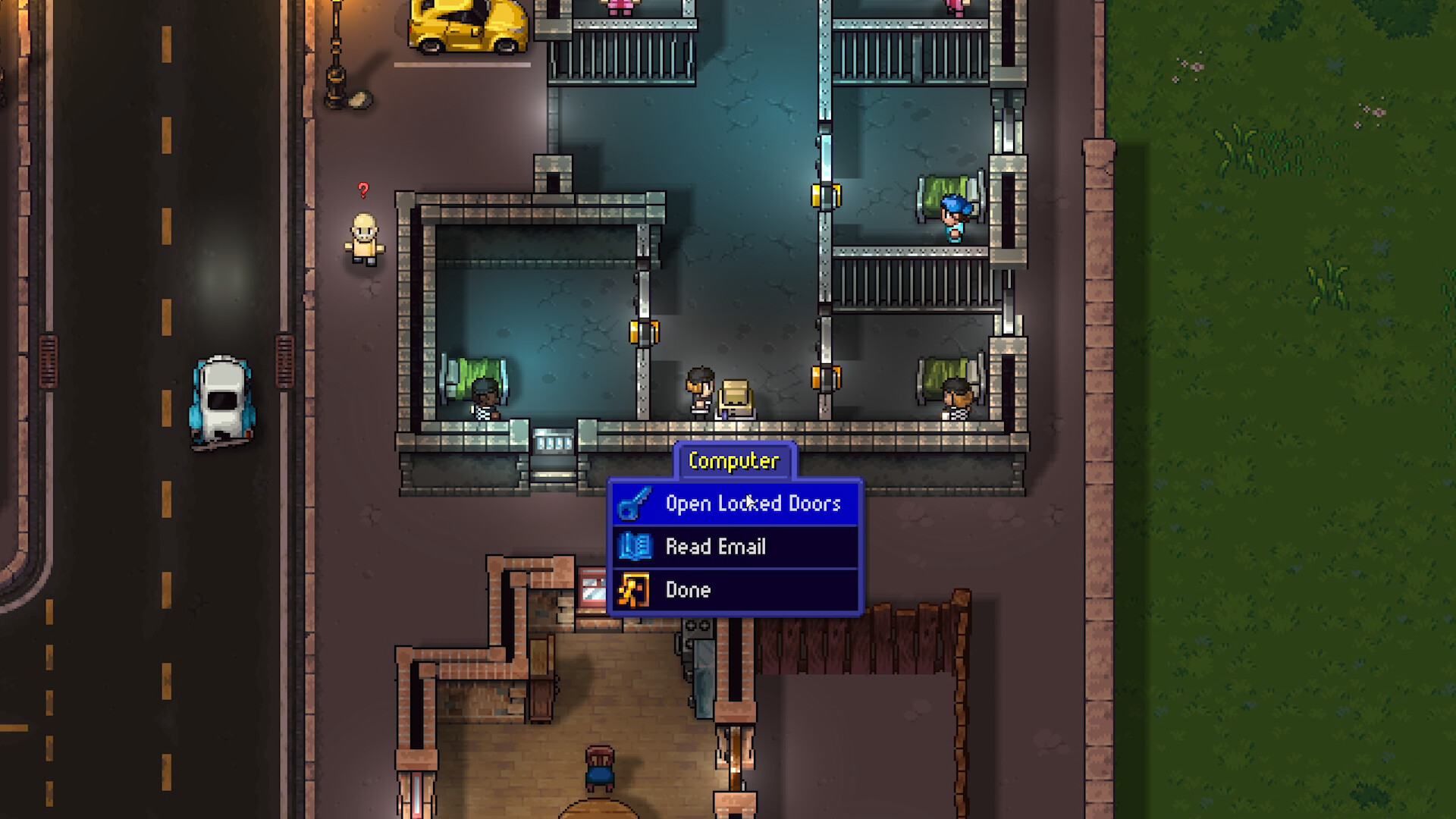Click Done to close the Computer menu
The height and width of the screenshot is (819, 1456).
688,590
